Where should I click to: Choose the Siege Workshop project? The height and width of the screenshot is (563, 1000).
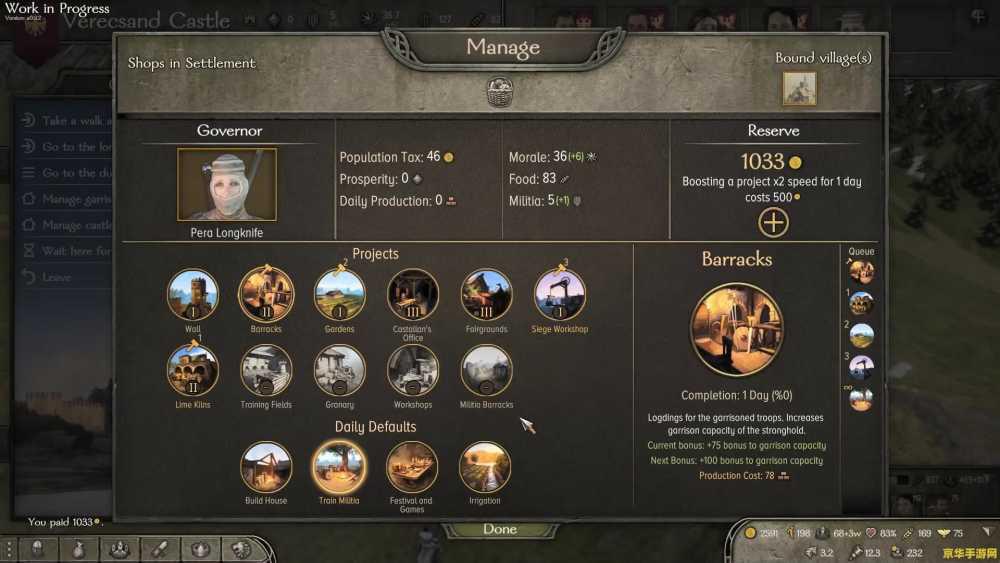tap(560, 295)
